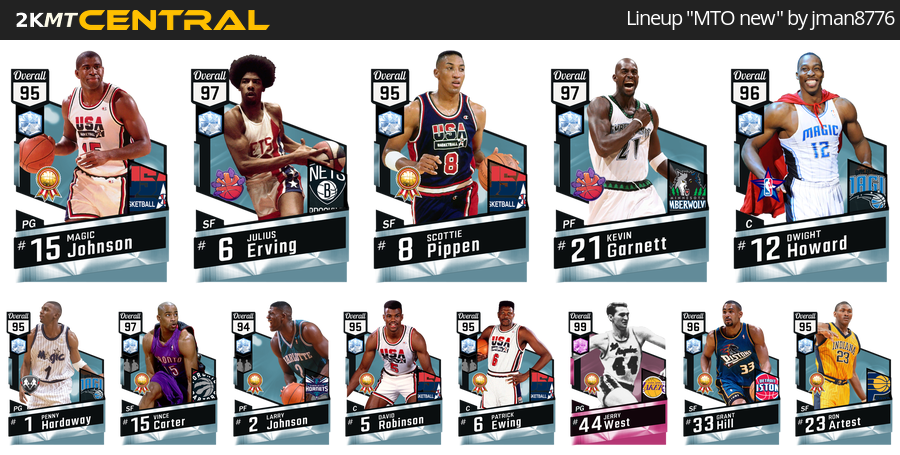Pick the Scottie Pippen card

pos(450,165)
